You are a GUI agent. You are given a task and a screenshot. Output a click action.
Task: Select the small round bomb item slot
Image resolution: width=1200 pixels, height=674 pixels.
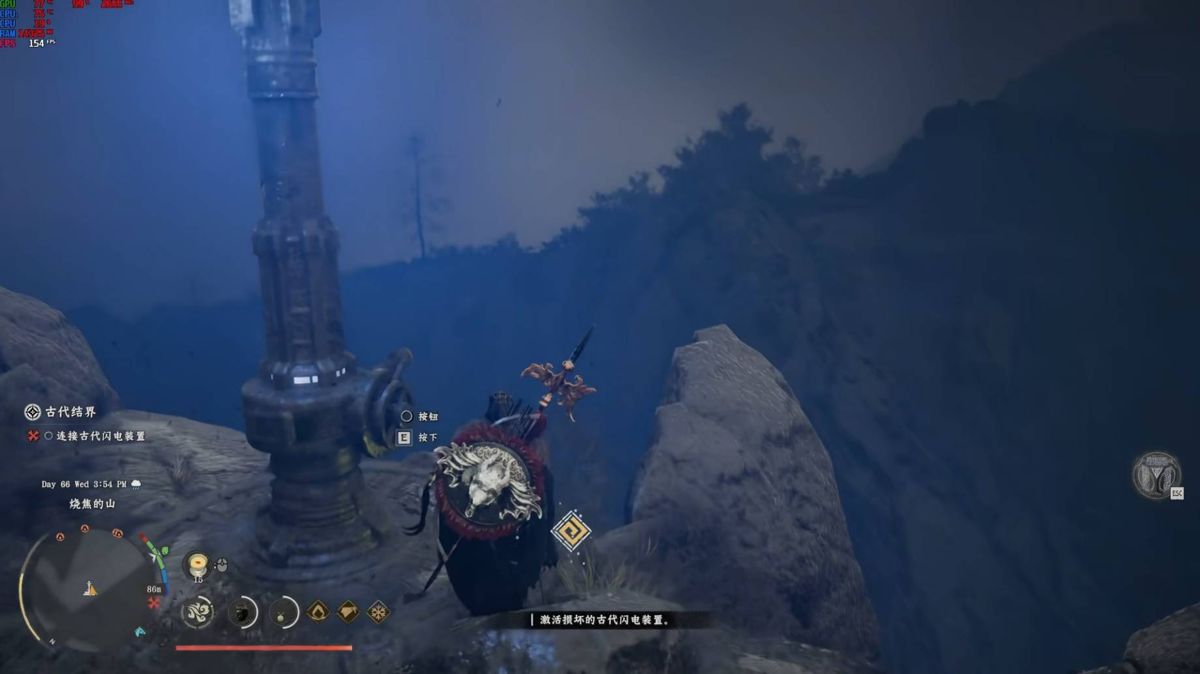284,611
